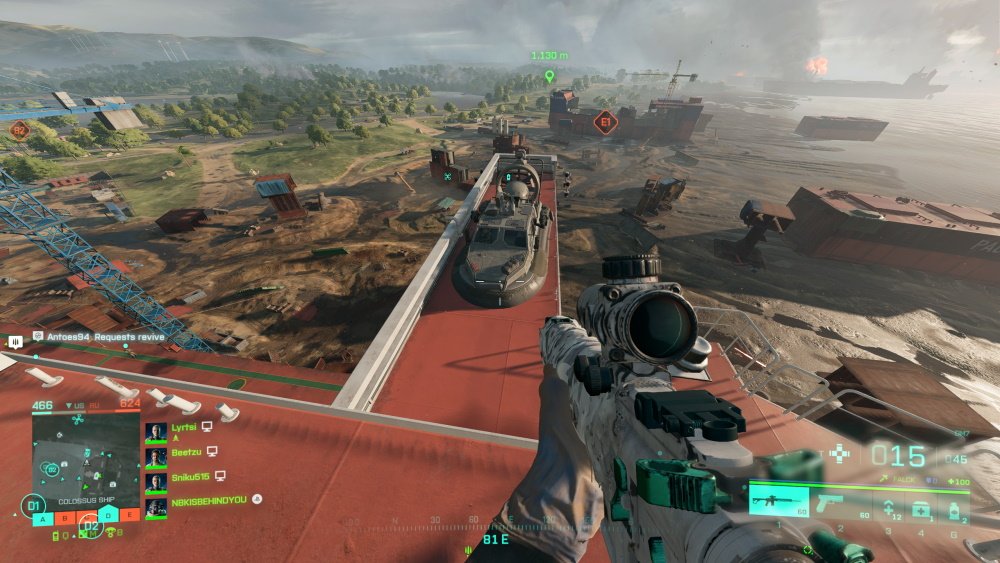1000x563 pixels.
Task: Select squad mate Beefzu in squad list
Action: pyautogui.click(x=156, y=456)
